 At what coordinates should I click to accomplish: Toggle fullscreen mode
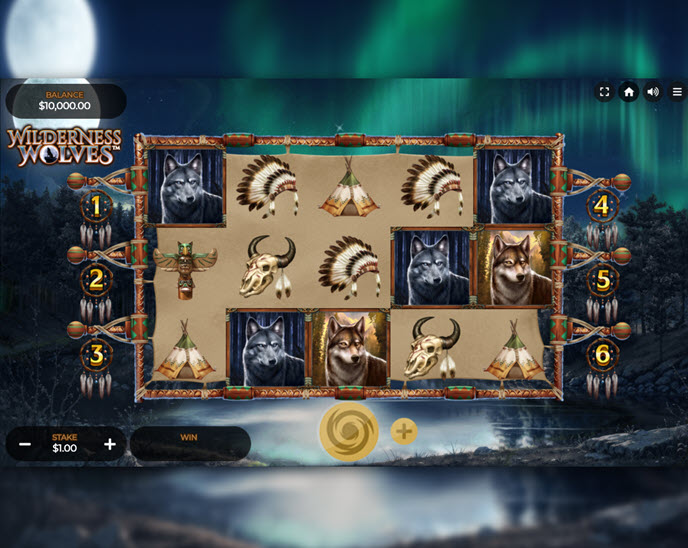[604, 92]
